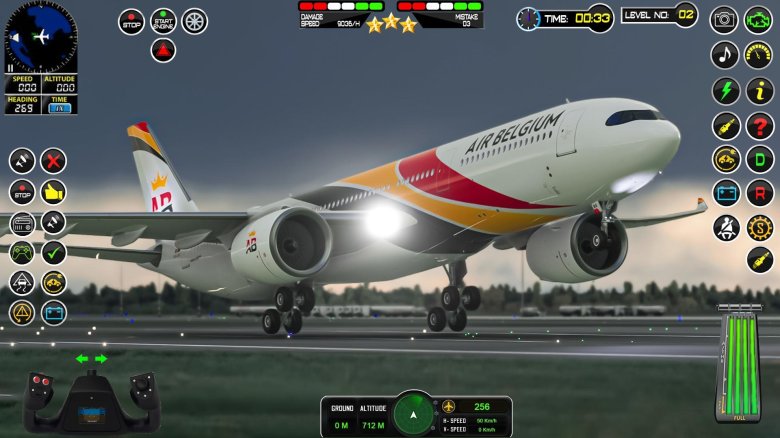
Task: Click the red X button on the left
Action: tap(53, 160)
